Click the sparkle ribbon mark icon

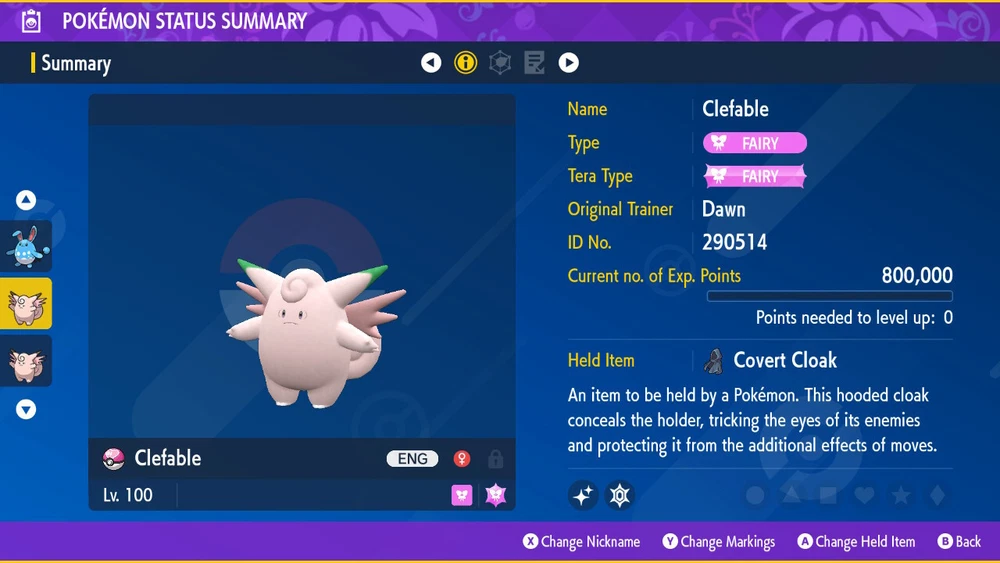click(583, 494)
